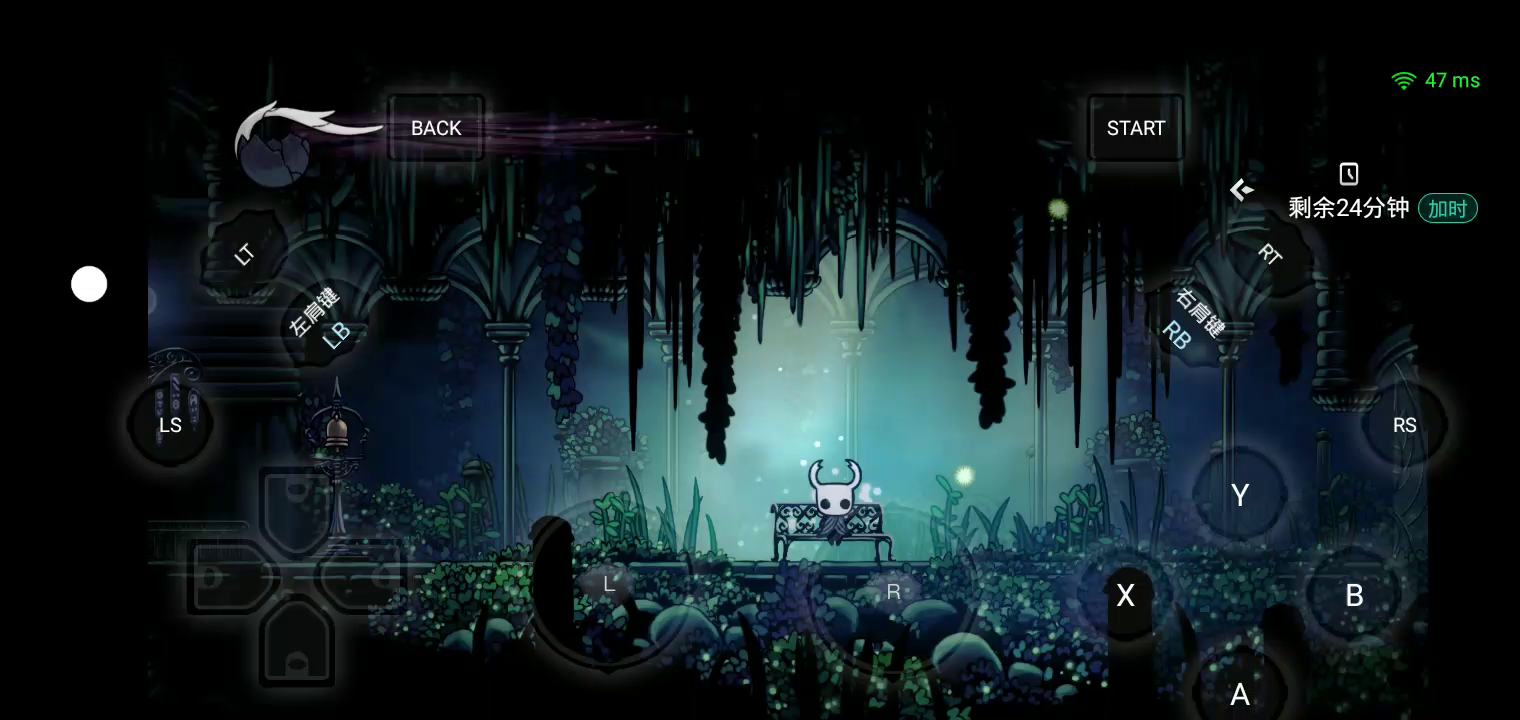This screenshot has height=720, width=1520.
Task: Open the white floating dot menu
Action: 89,284
